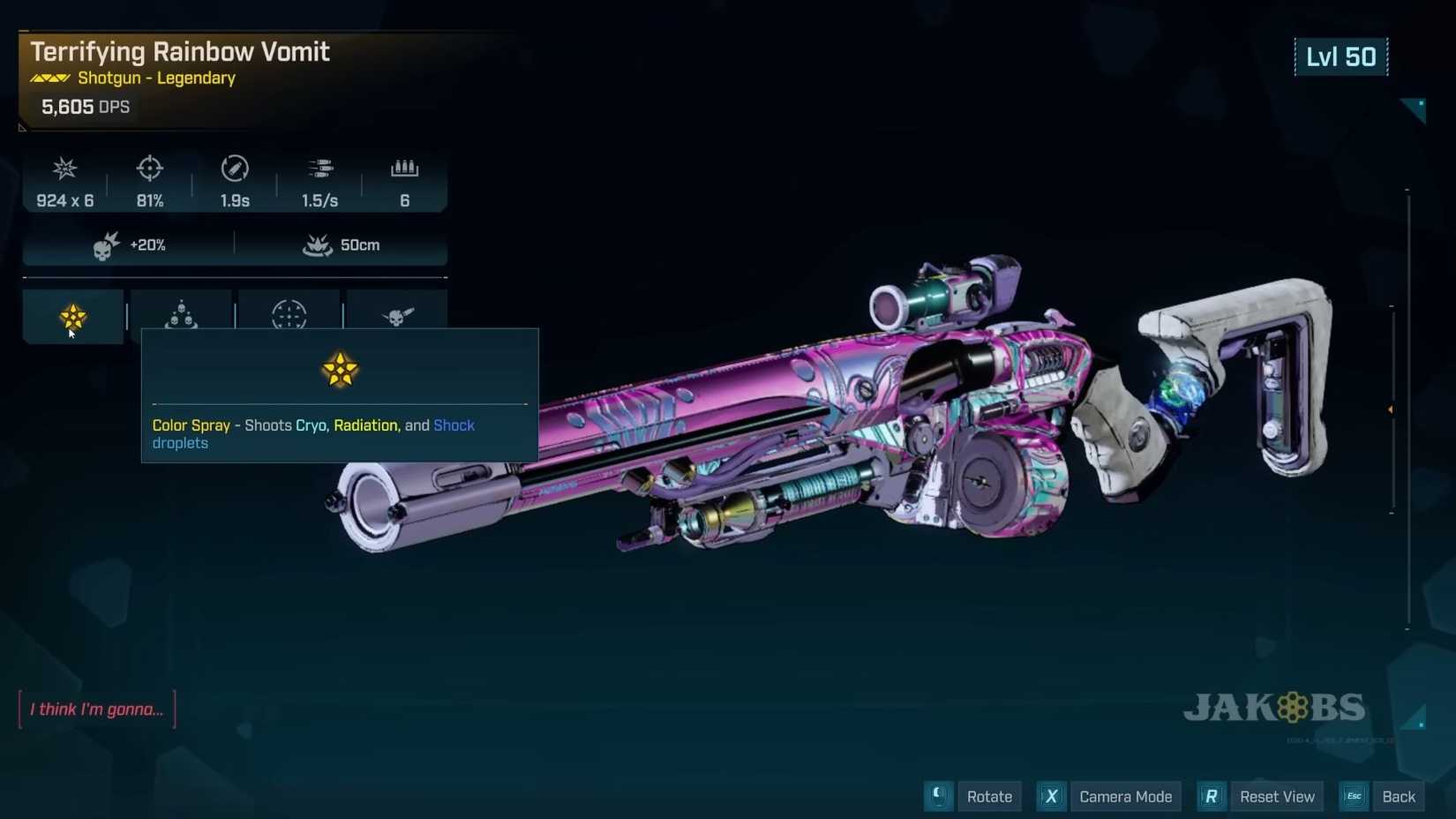Screen dimensions: 1456x819
Task: Toggle Rotate mode with the mouse icon
Action: coord(937,796)
